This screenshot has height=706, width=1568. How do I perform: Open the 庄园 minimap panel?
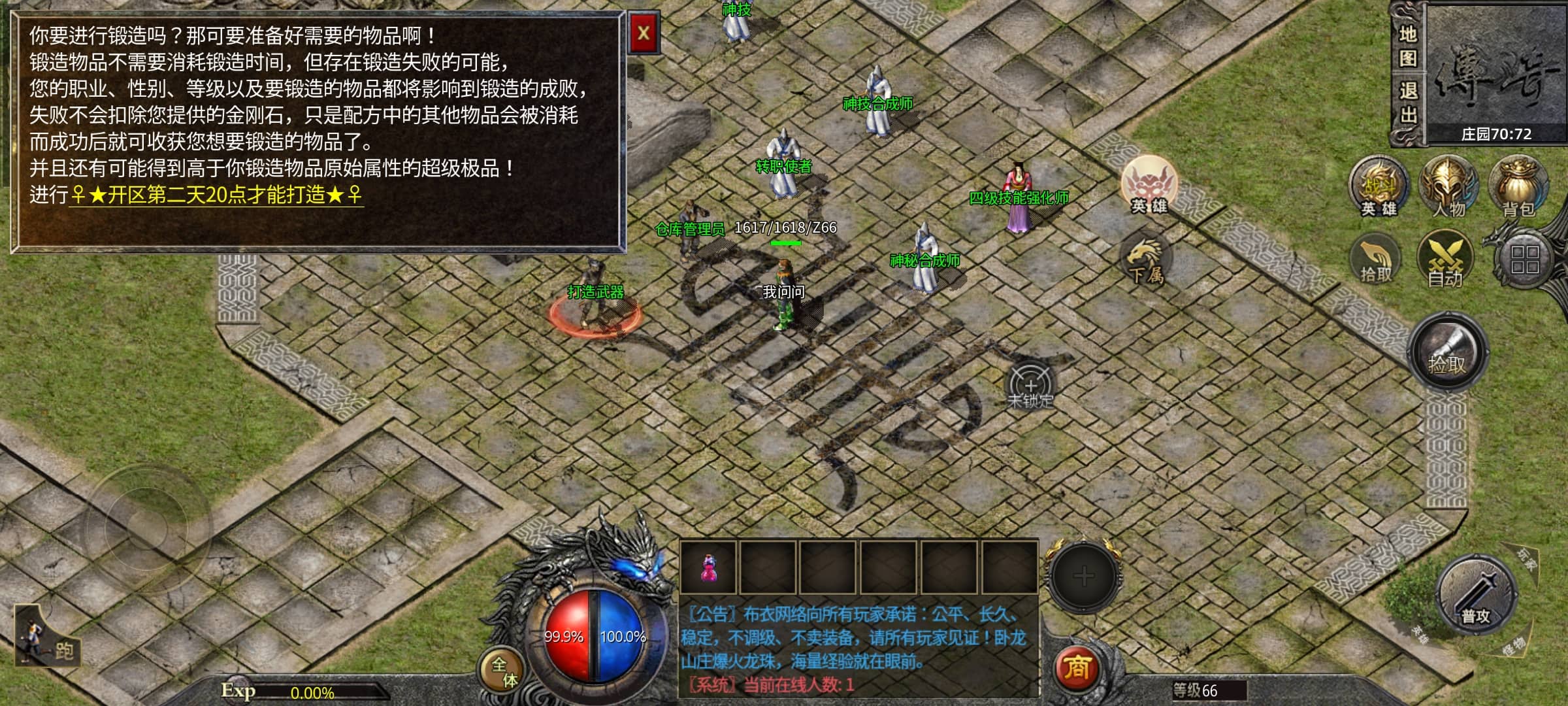1495,72
